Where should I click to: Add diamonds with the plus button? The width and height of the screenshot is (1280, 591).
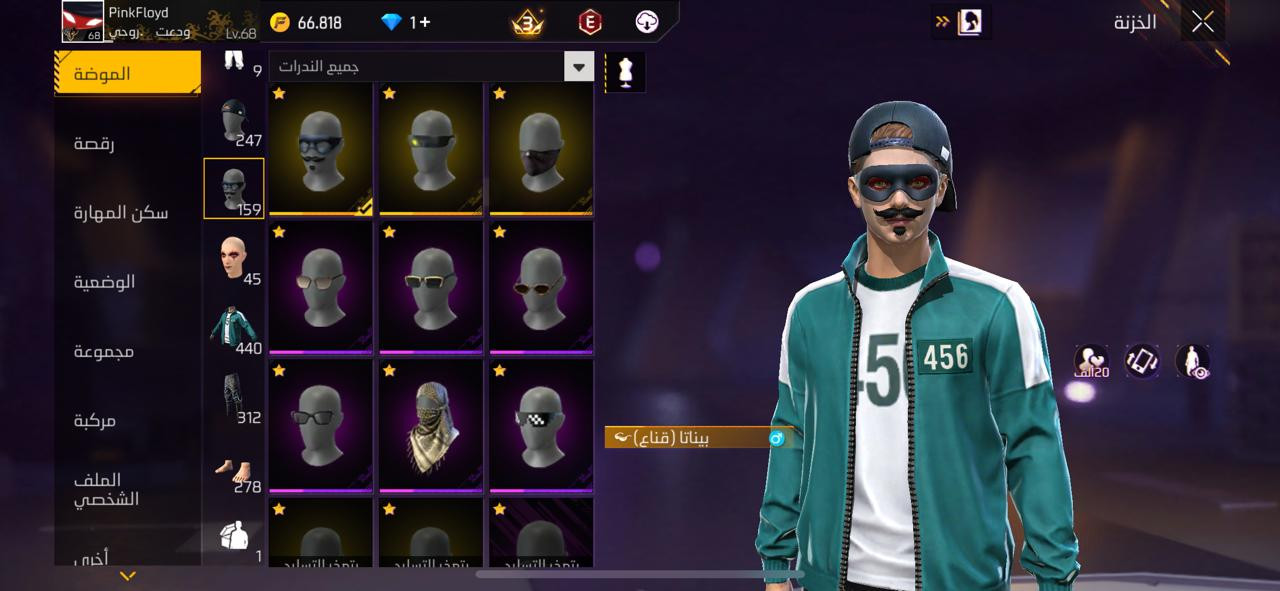point(424,22)
